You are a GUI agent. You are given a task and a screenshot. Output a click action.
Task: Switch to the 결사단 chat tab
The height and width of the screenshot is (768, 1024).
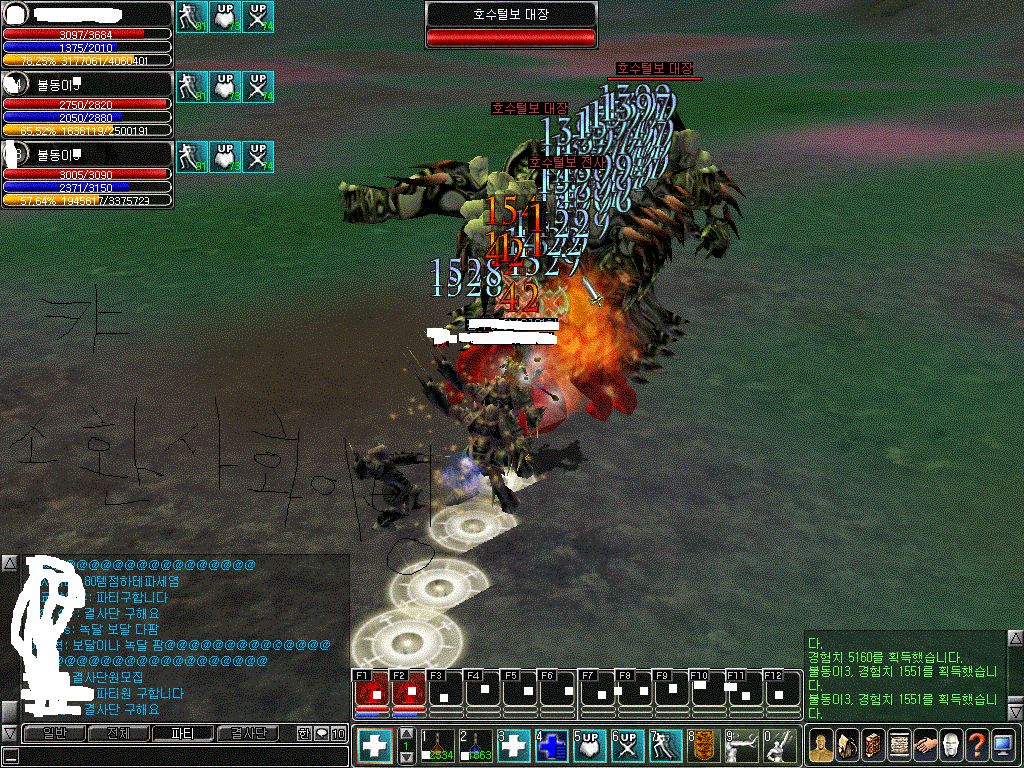tap(248, 733)
